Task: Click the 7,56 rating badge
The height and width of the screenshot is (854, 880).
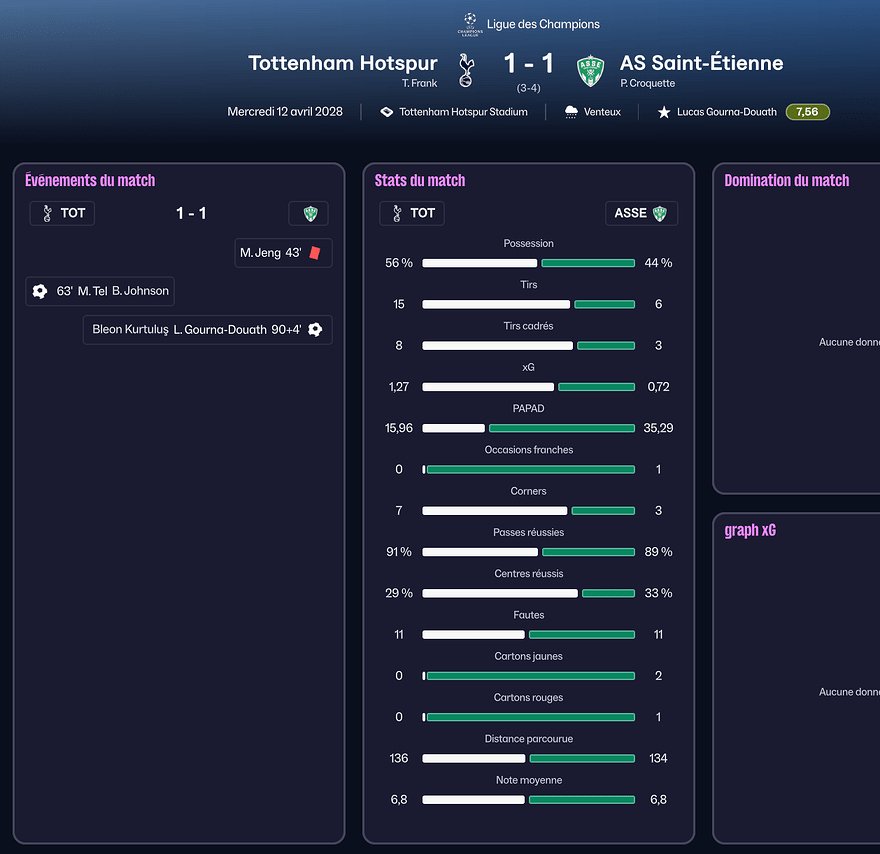Action: 807,112
